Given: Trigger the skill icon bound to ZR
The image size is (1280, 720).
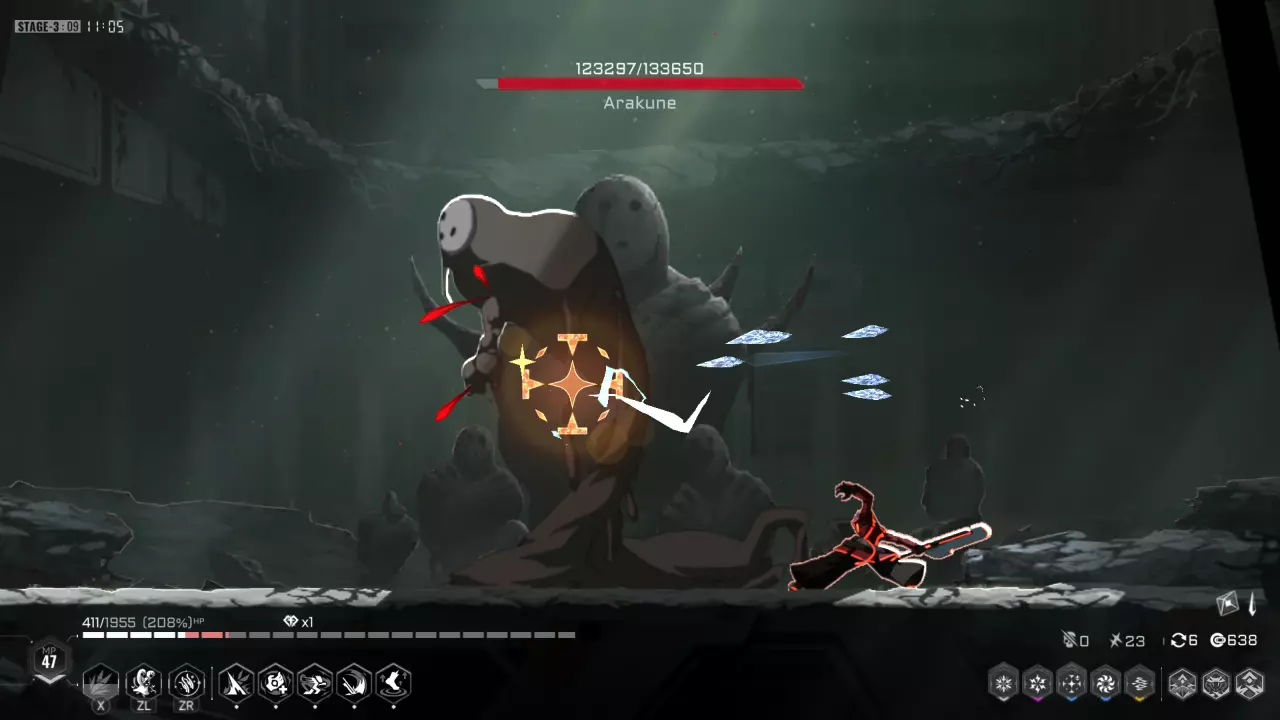Looking at the screenshot, I should pos(186,684).
